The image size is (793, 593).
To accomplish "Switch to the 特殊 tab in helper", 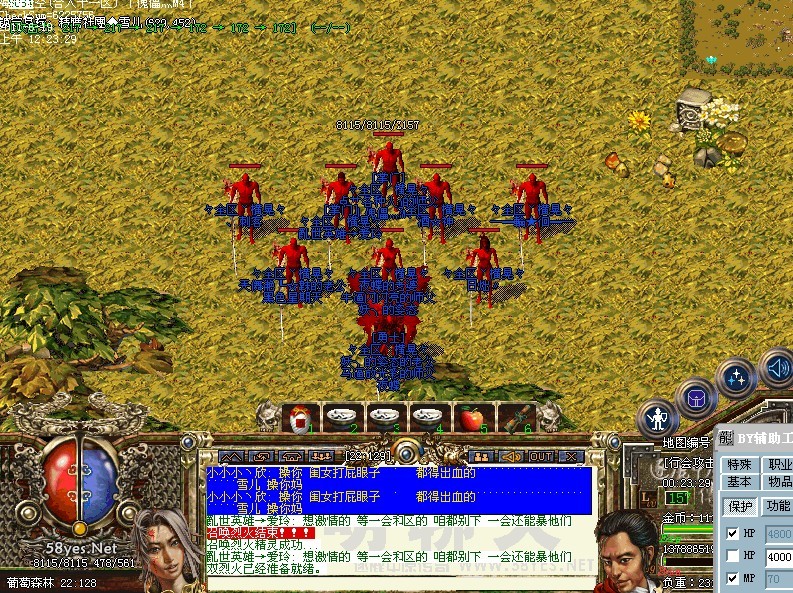I will [739, 464].
